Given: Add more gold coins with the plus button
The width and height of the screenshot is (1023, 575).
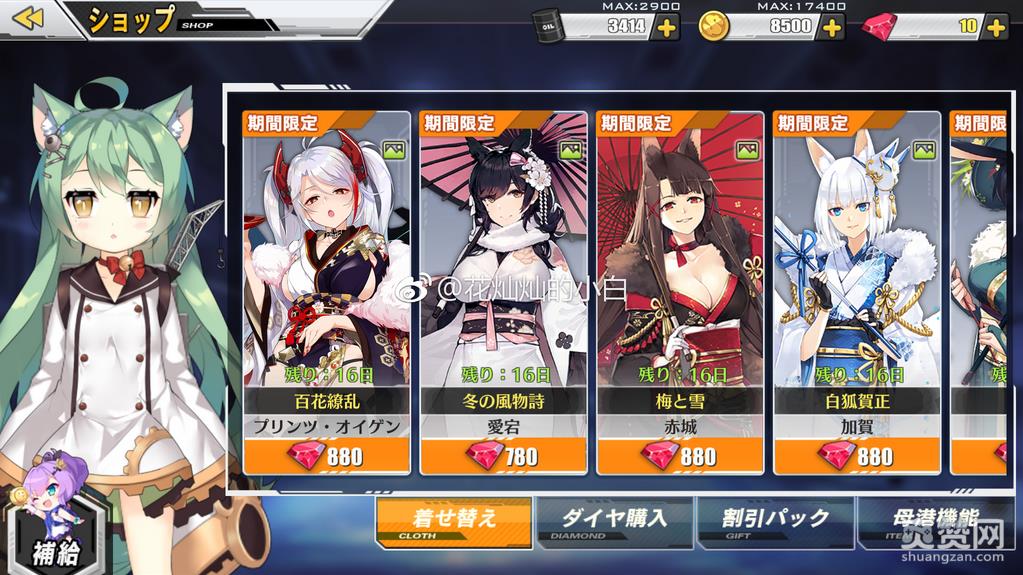Looking at the screenshot, I should coord(831,27).
